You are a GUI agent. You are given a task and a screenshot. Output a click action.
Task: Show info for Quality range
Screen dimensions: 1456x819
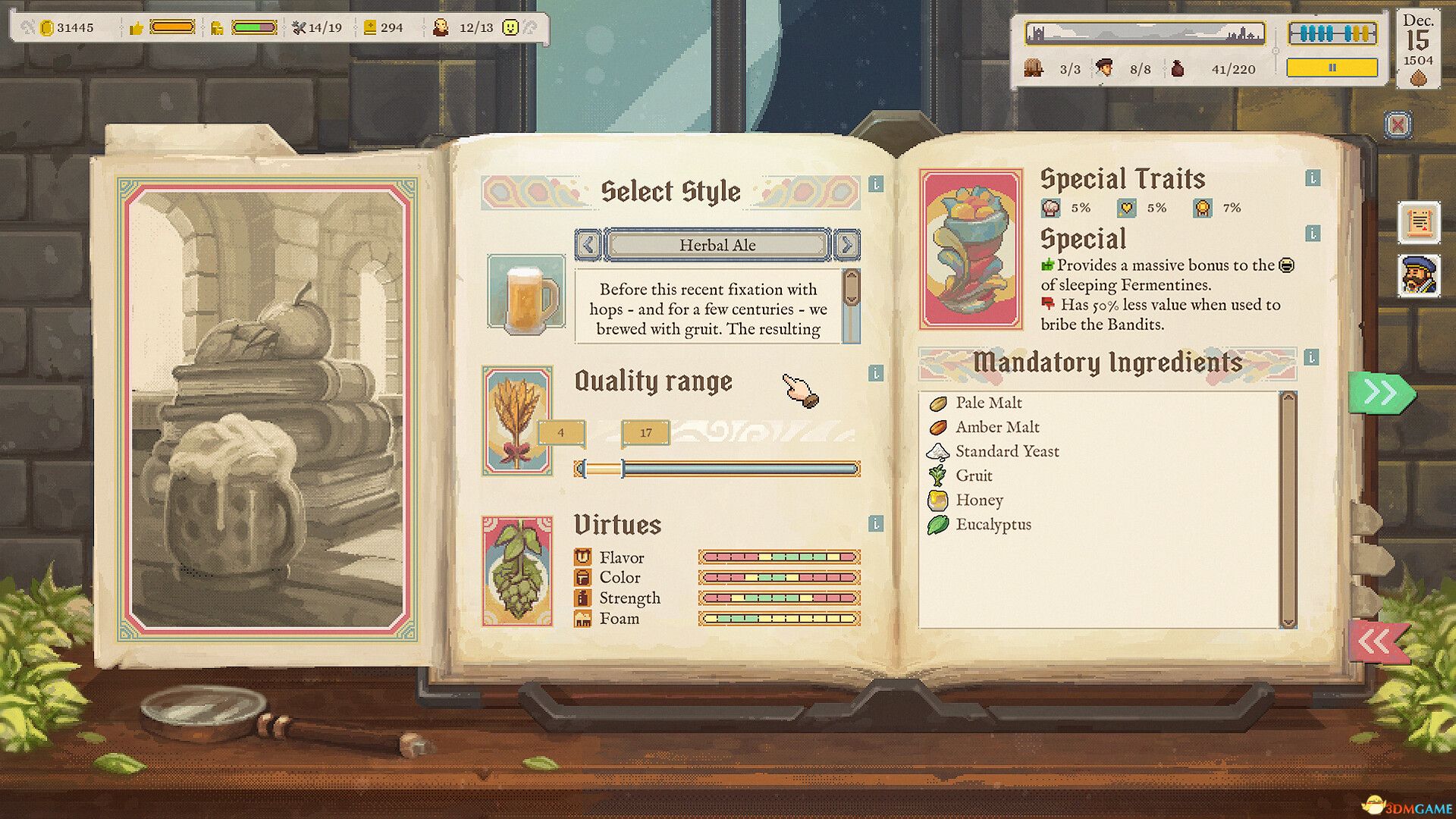pyautogui.click(x=876, y=373)
